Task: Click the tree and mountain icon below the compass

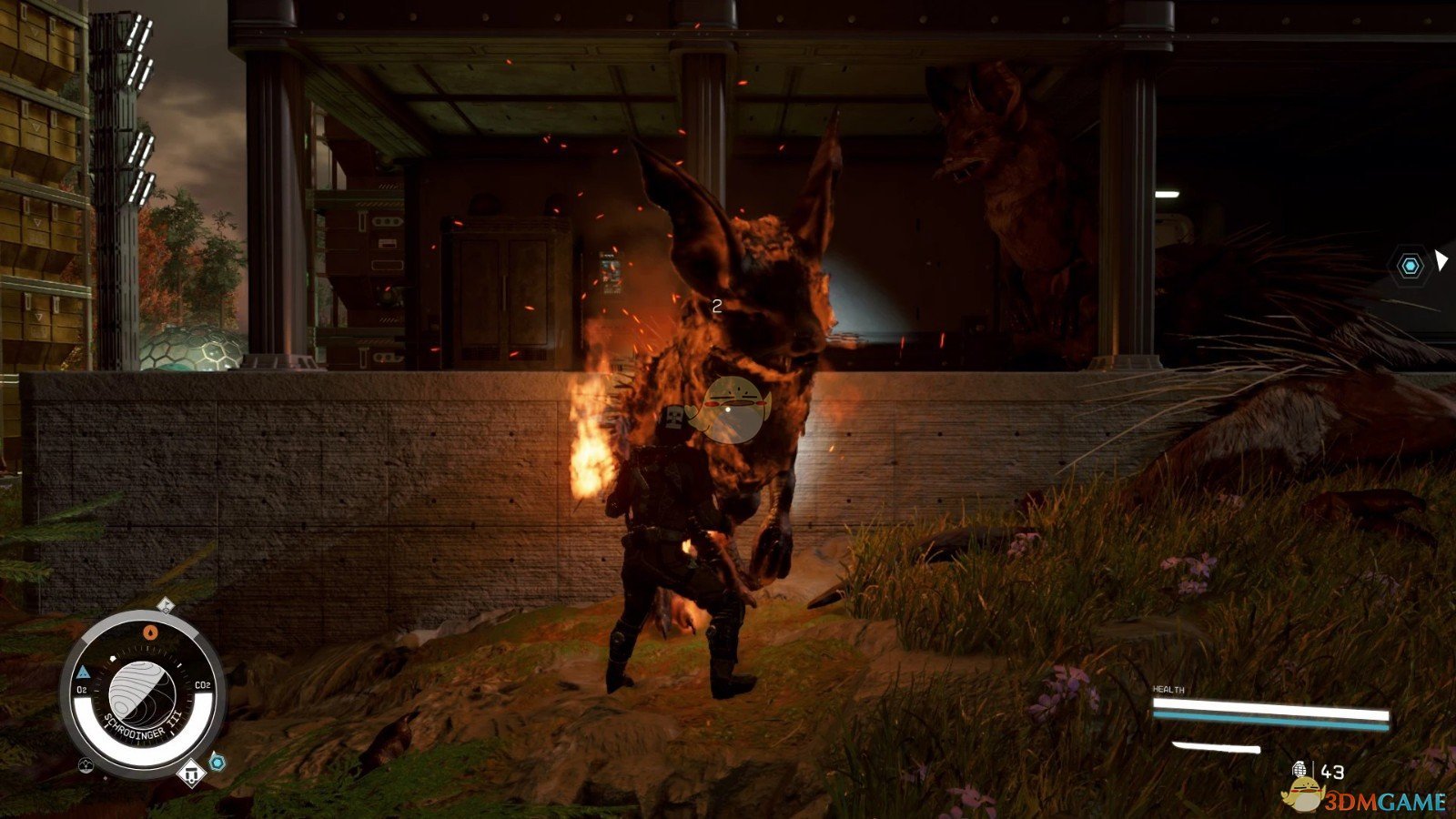Action: coord(86,764)
